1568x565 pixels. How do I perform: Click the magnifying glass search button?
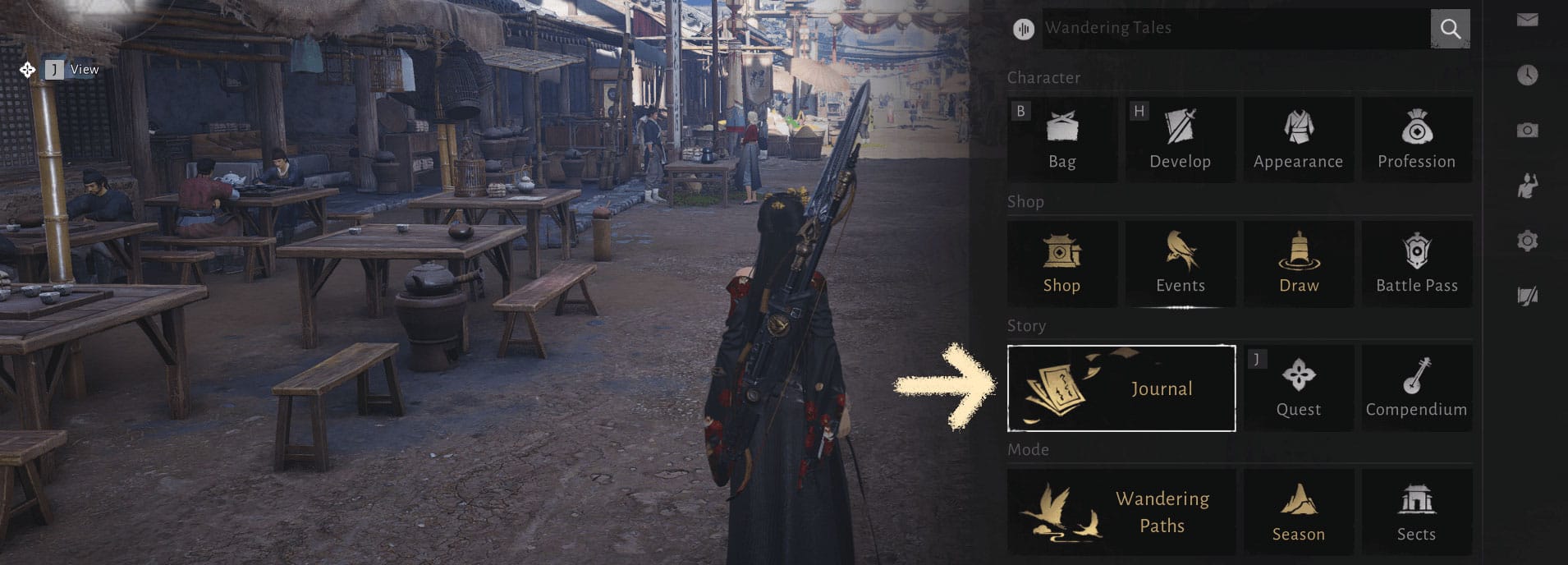[1450, 29]
